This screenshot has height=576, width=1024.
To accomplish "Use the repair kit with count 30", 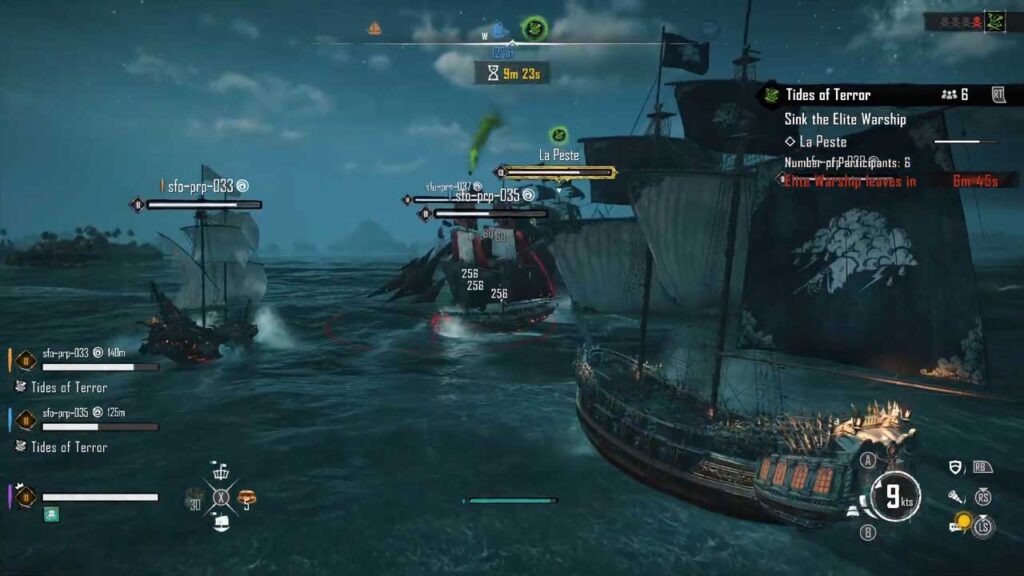I will pyautogui.click(x=195, y=497).
